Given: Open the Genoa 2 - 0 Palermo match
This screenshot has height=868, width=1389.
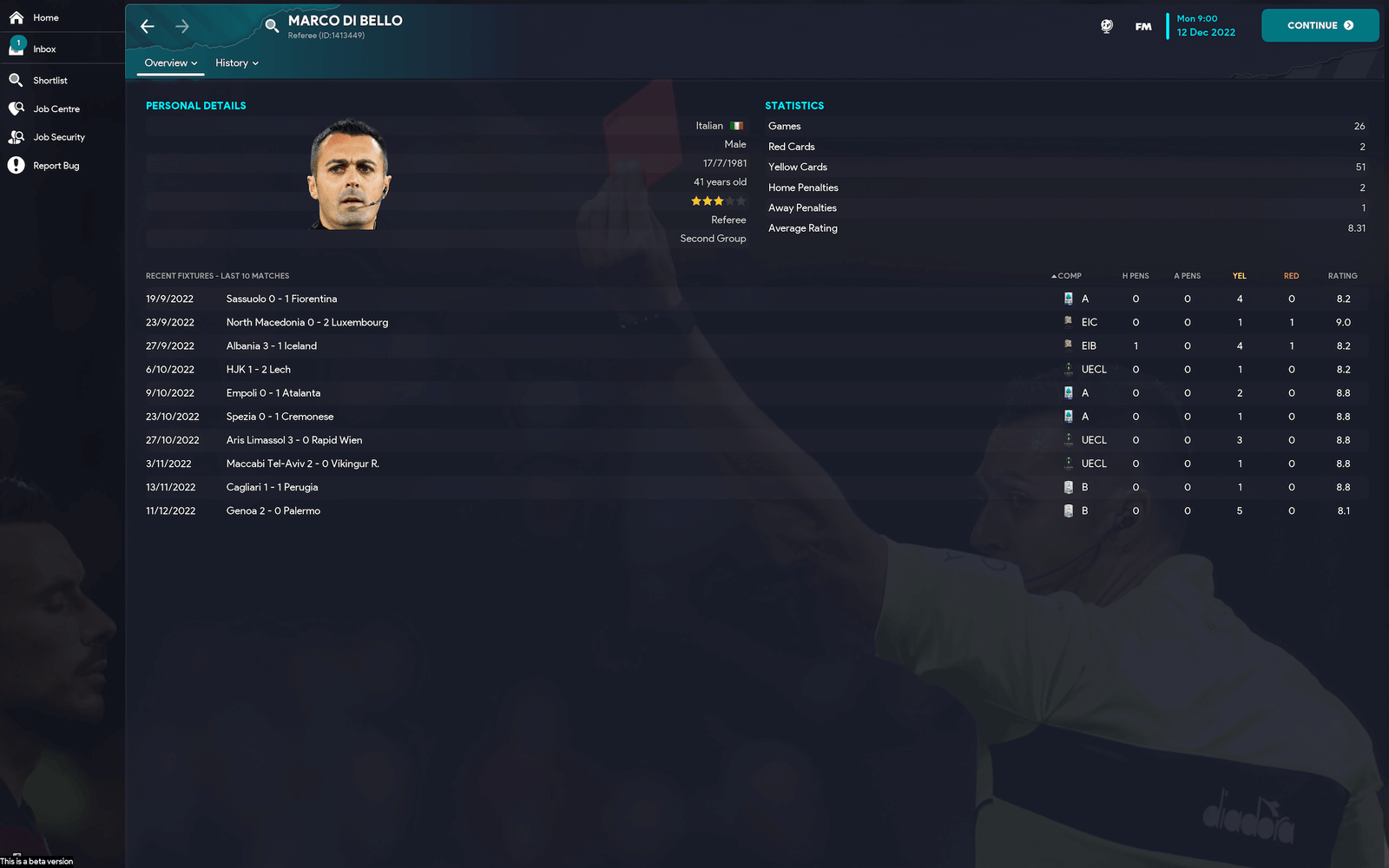Looking at the screenshot, I should pos(273,511).
